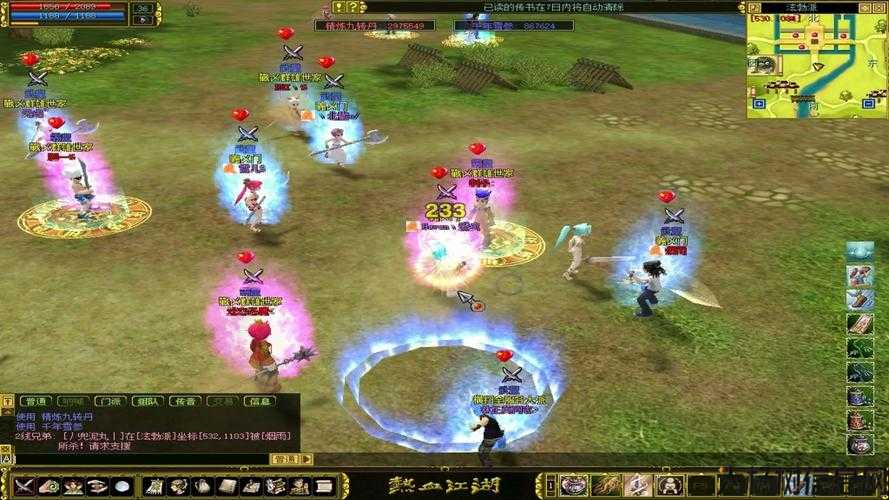Use the first skill icon in right sidebar
The height and width of the screenshot is (500, 889).
pyautogui.click(x=859, y=250)
